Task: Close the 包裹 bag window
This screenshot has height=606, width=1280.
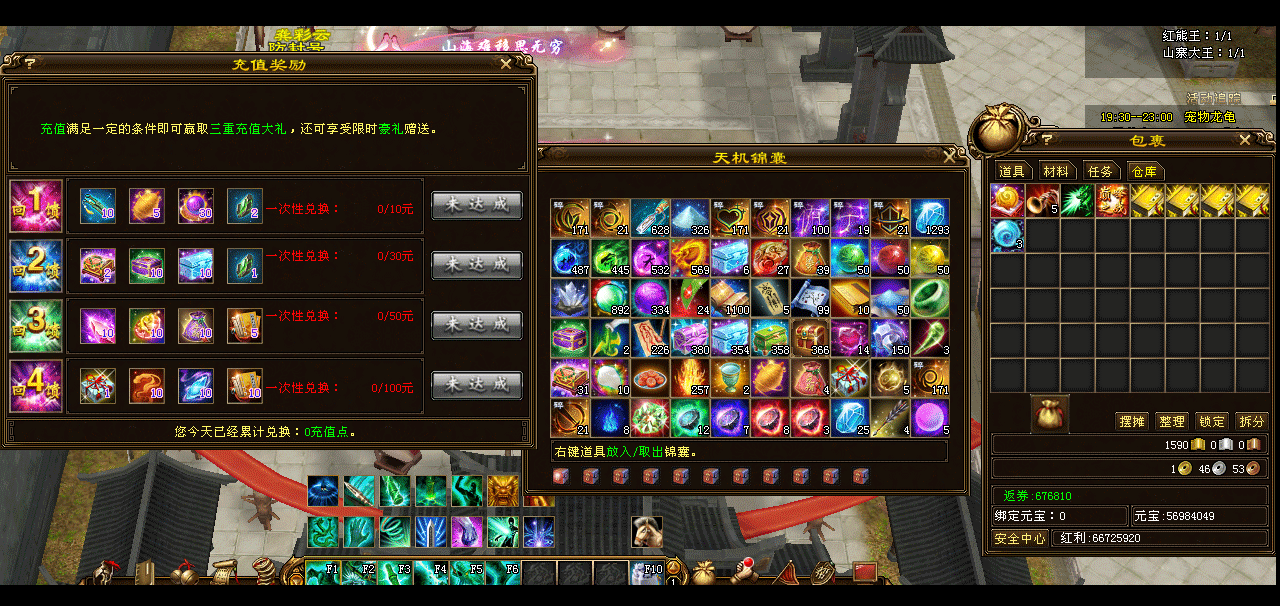Action: click(1259, 139)
